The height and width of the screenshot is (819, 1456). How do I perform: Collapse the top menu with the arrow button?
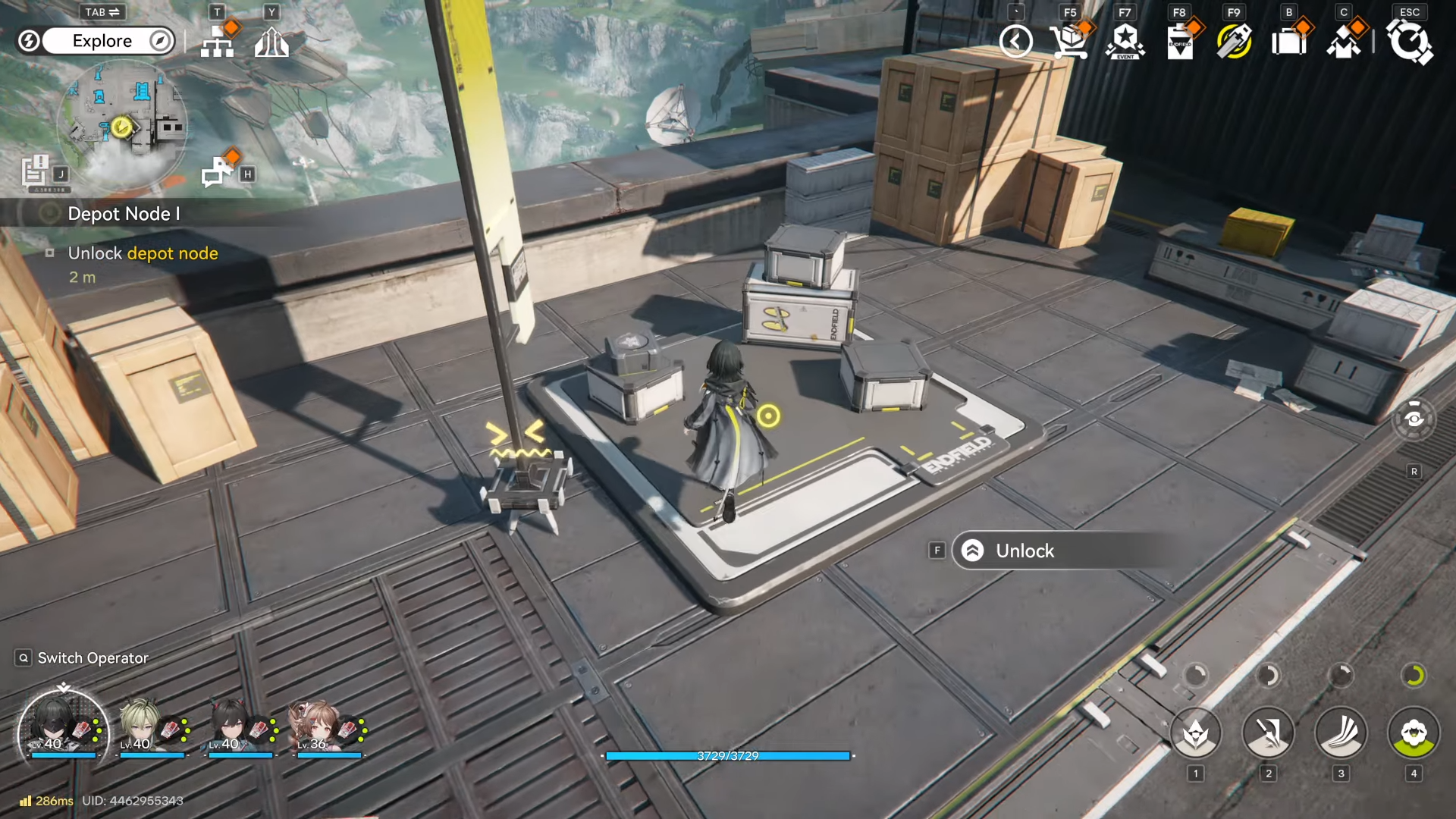coord(1016,42)
